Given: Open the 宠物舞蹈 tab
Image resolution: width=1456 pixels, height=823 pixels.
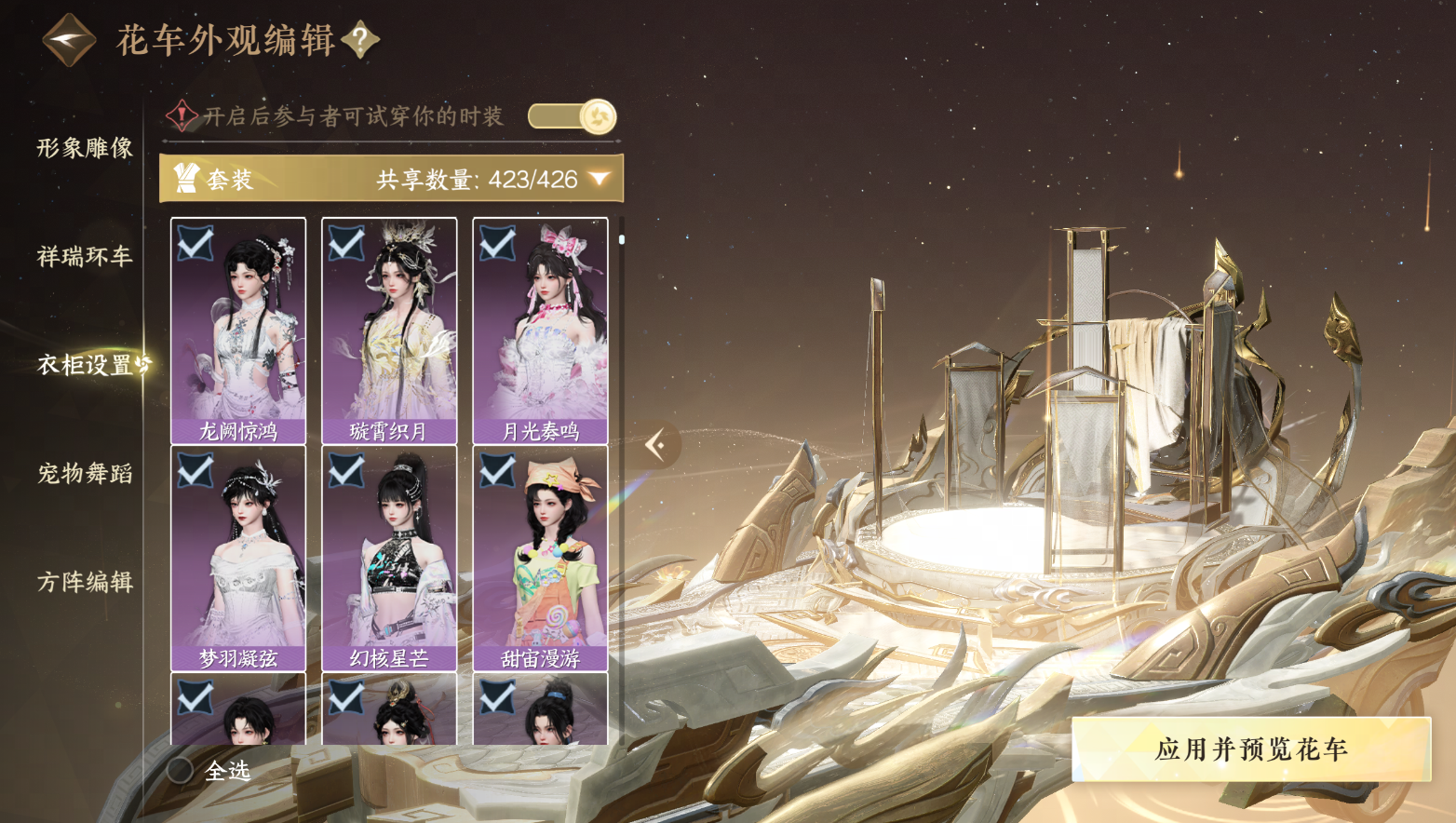Looking at the screenshot, I should pos(85,473).
